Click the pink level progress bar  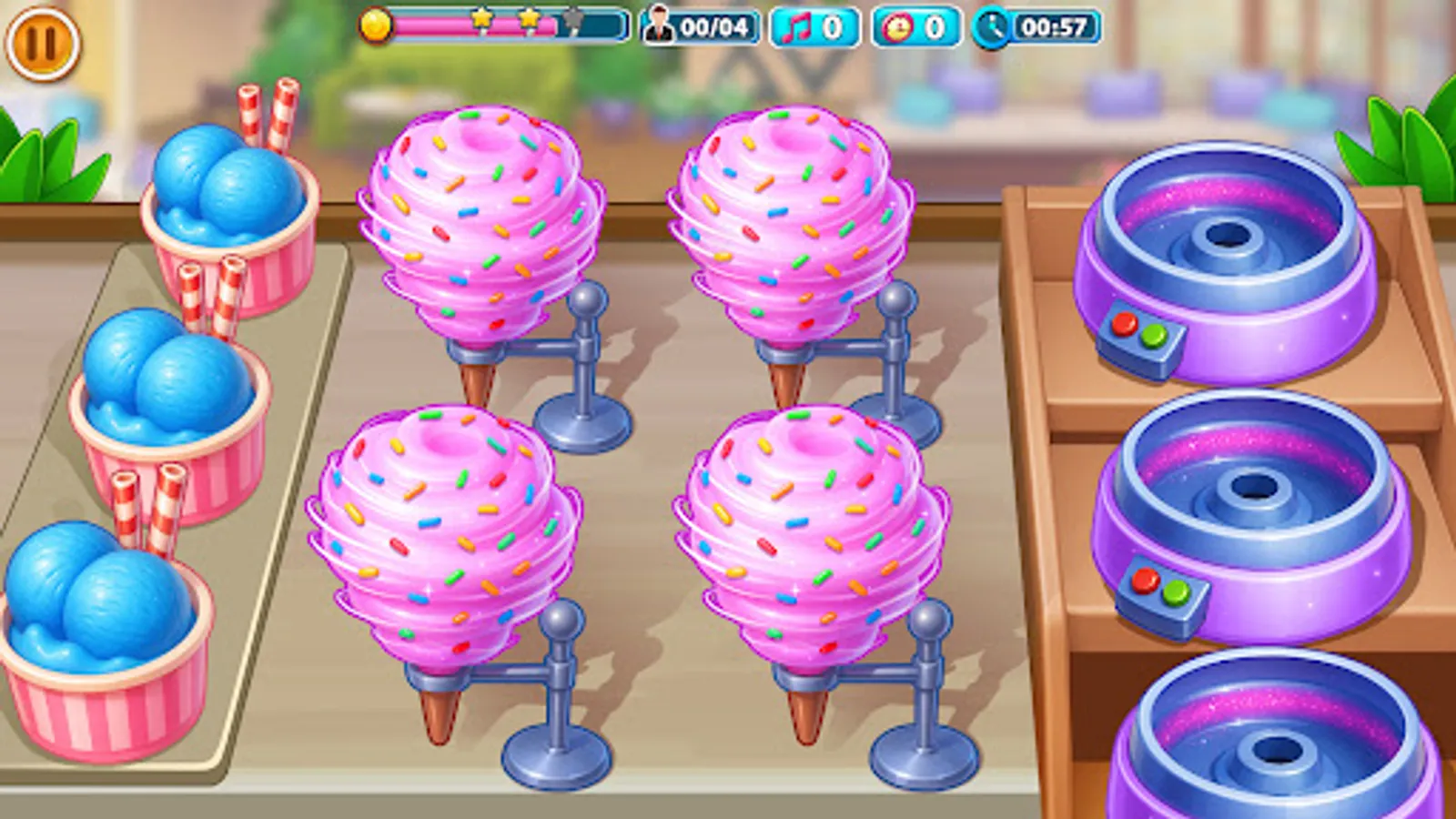(x=437, y=27)
